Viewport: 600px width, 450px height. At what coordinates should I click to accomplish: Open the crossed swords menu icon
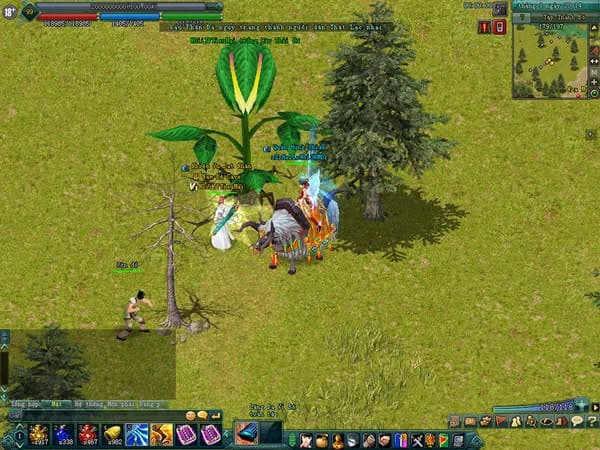[416, 440]
